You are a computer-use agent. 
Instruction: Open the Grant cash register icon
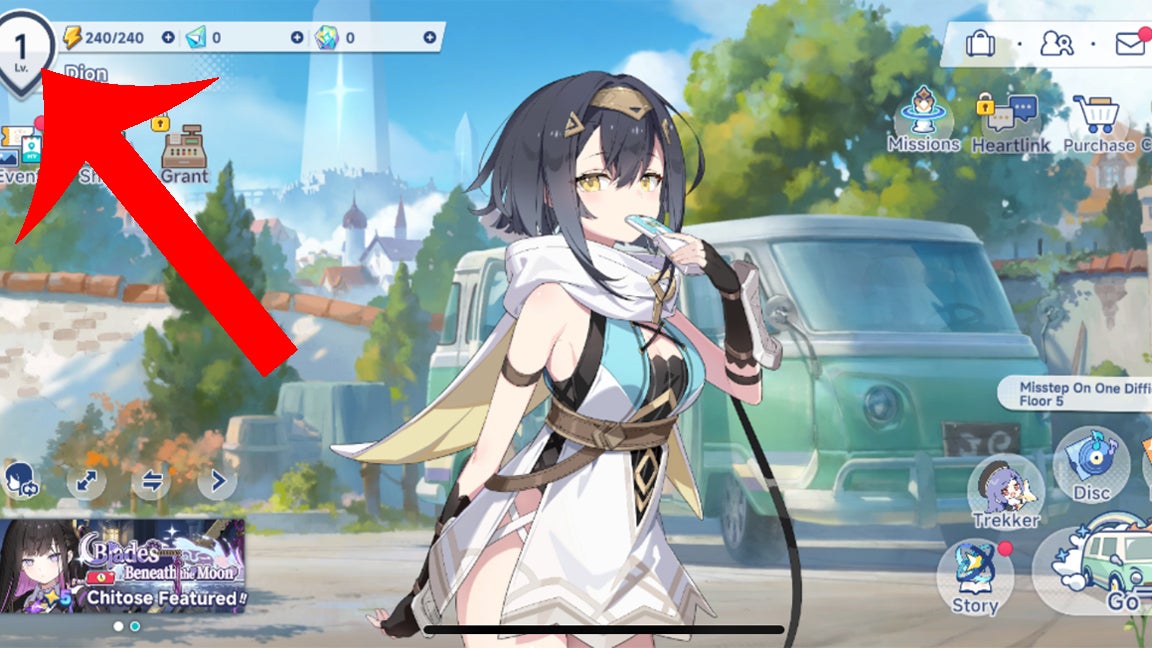point(184,156)
